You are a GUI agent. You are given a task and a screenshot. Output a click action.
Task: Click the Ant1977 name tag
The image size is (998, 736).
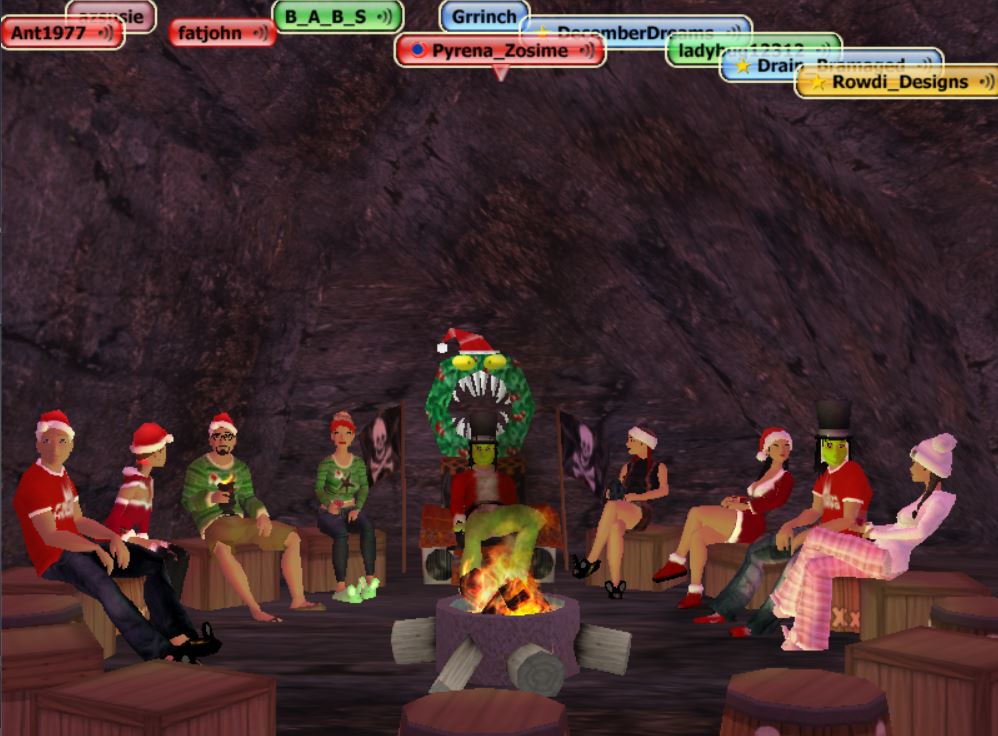tap(50, 33)
